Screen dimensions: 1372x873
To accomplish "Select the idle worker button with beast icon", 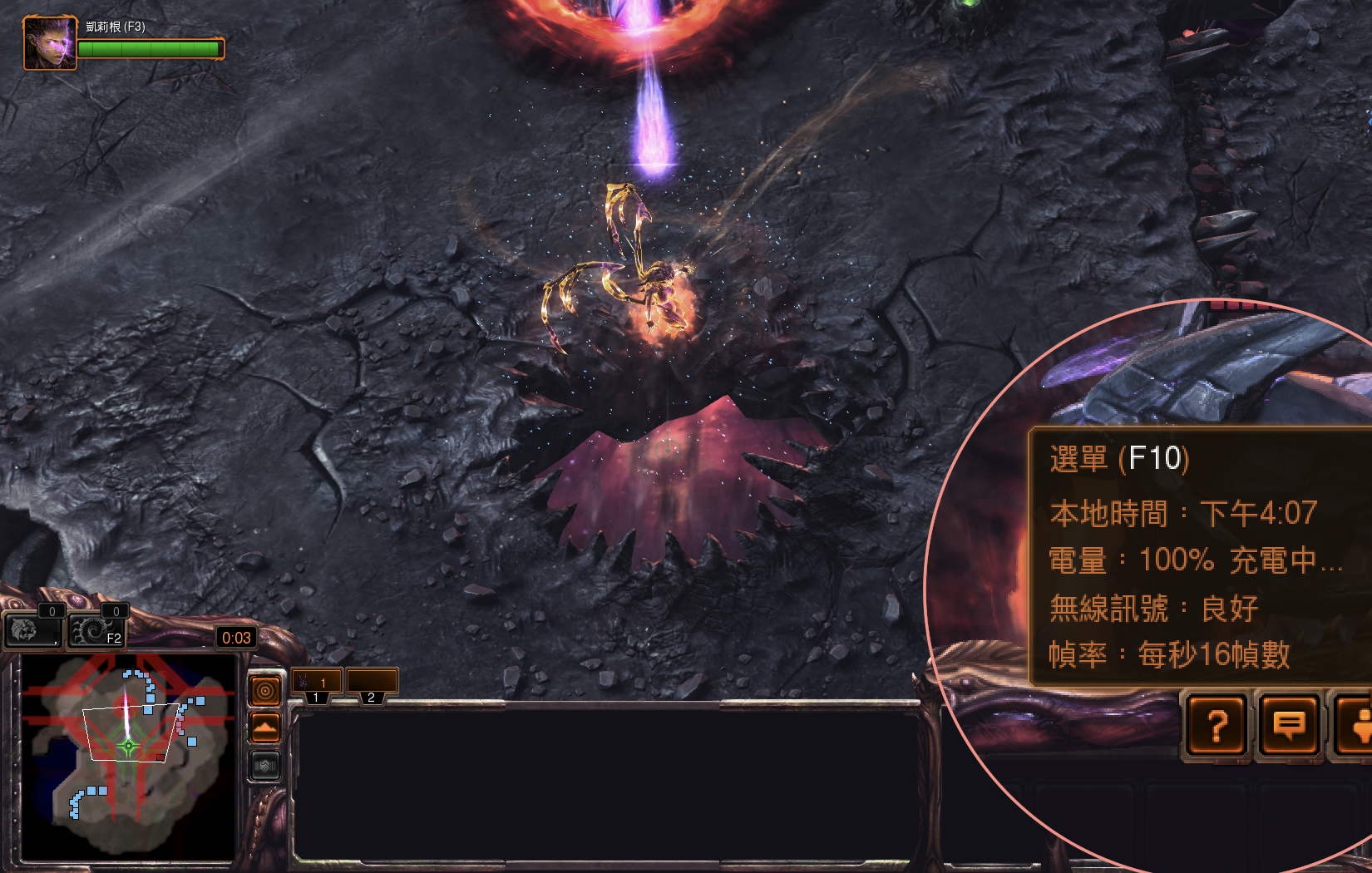I will coord(32,629).
